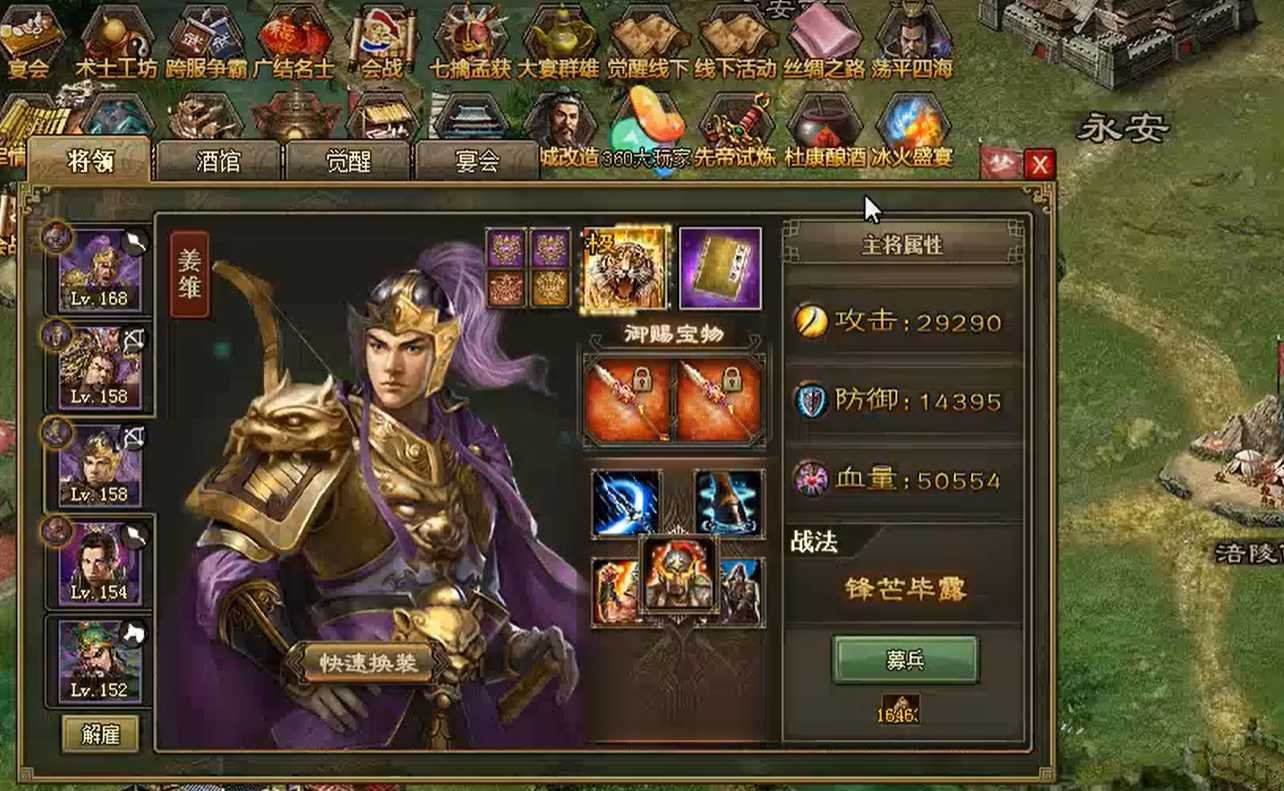1284x791 pixels.
Task: Open the equipped purple tome item
Action: tap(718, 266)
